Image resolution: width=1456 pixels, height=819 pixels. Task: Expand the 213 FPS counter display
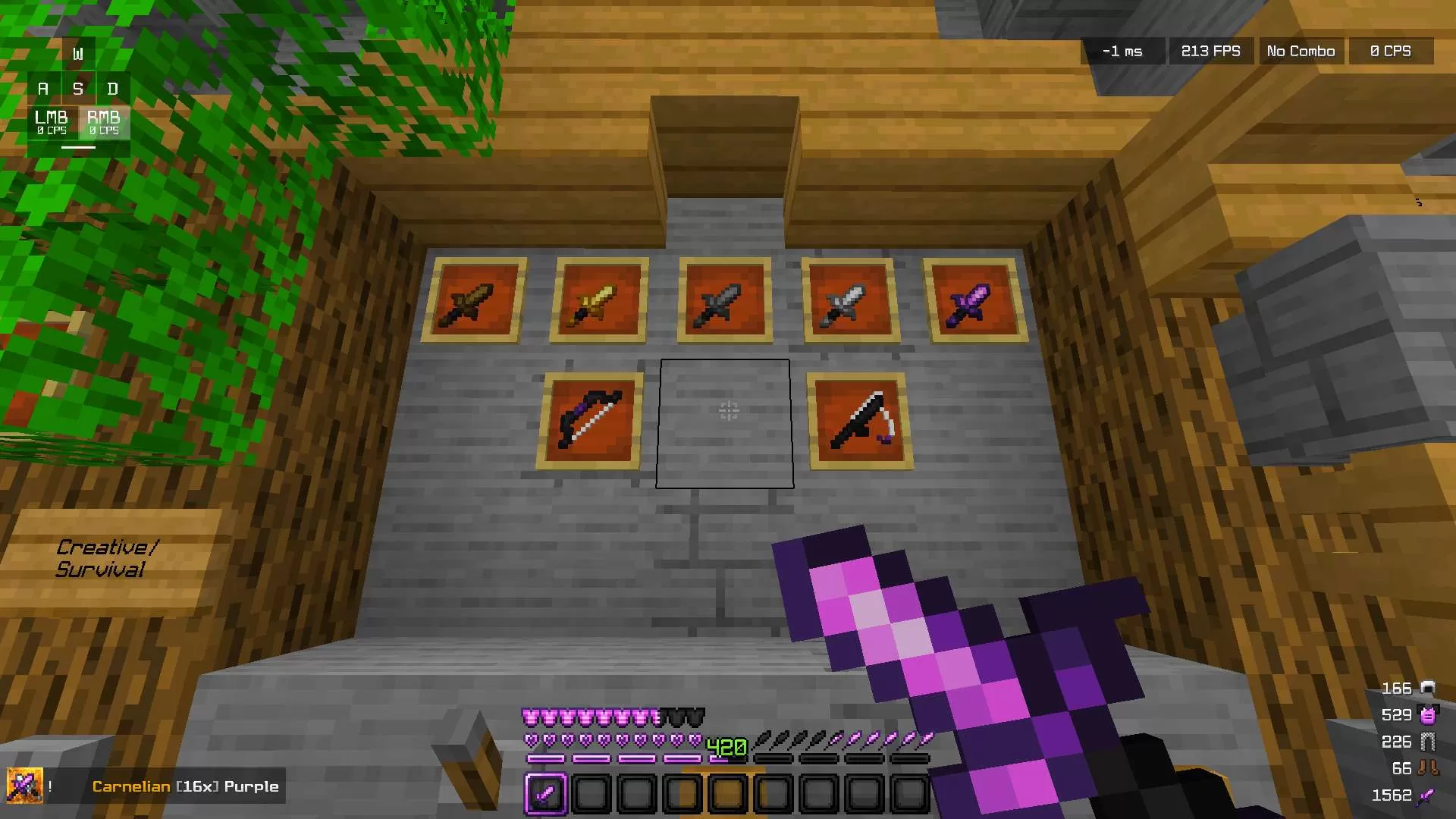[x=1211, y=51]
